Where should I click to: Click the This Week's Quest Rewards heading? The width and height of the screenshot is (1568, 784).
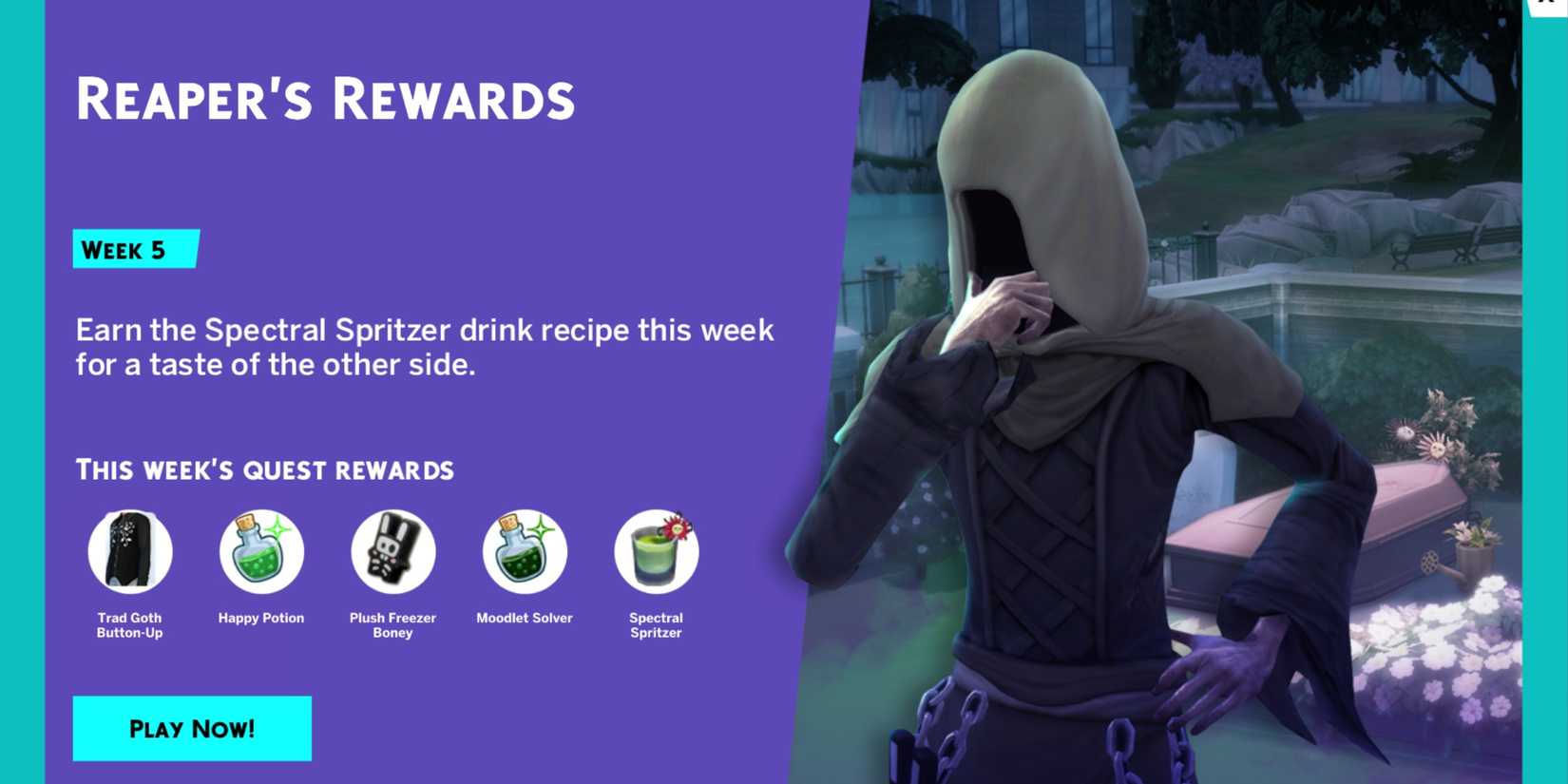(264, 469)
